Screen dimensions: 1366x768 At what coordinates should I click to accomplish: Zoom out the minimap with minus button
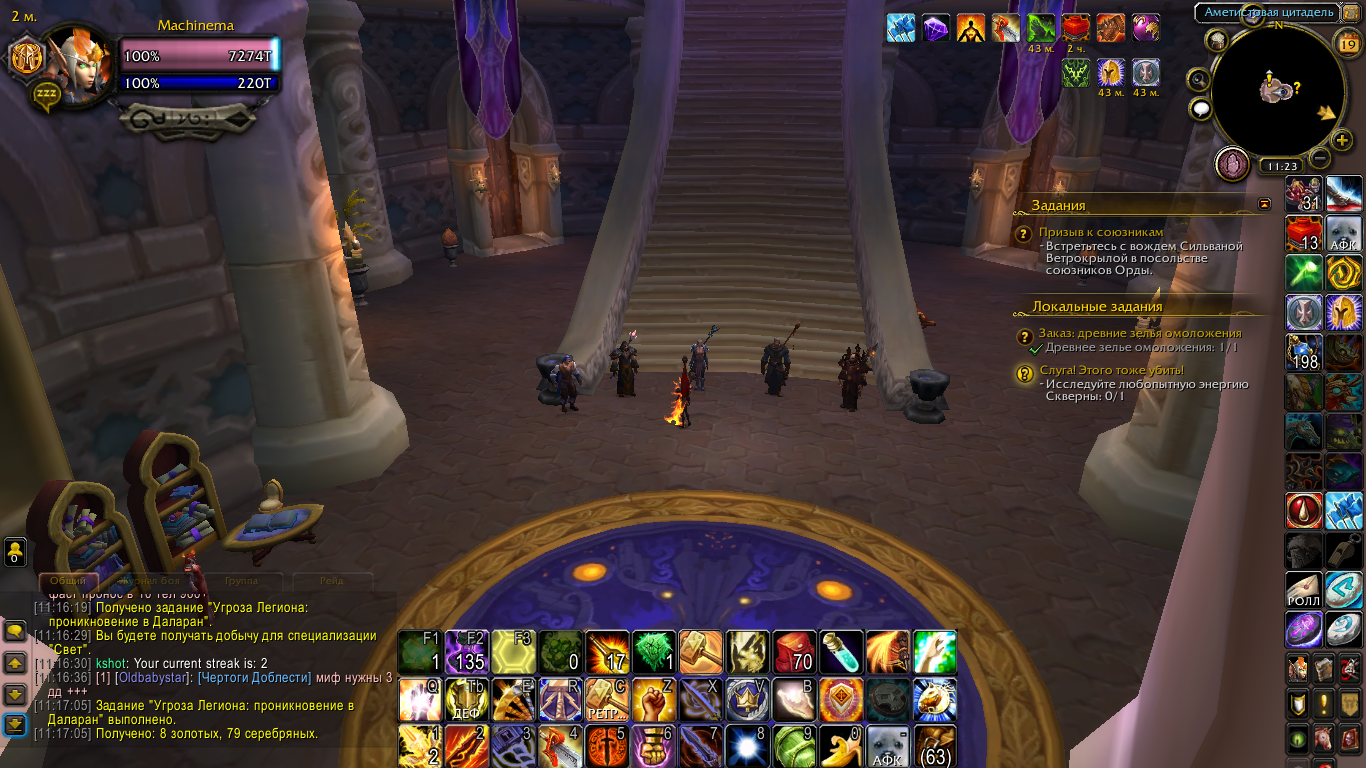pyautogui.click(x=1320, y=158)
